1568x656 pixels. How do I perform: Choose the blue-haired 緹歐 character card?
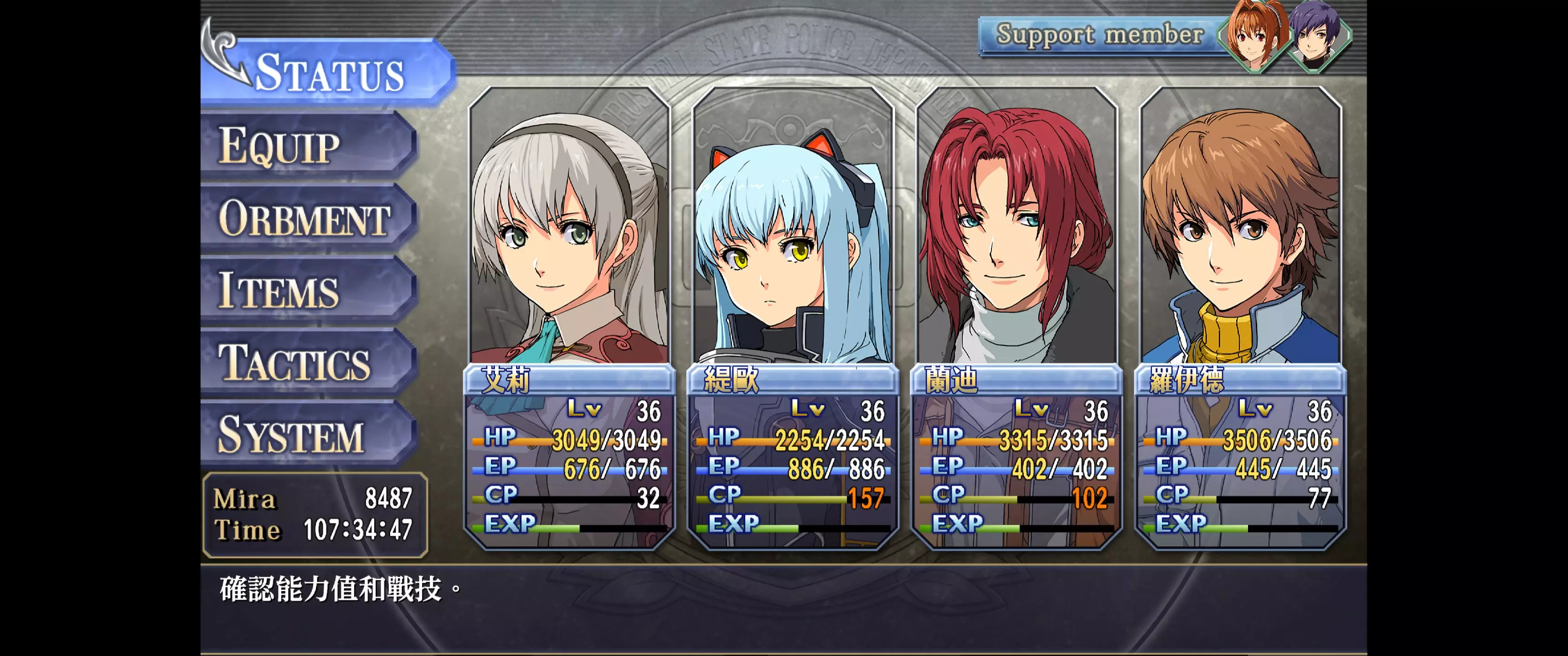point(793,317)
